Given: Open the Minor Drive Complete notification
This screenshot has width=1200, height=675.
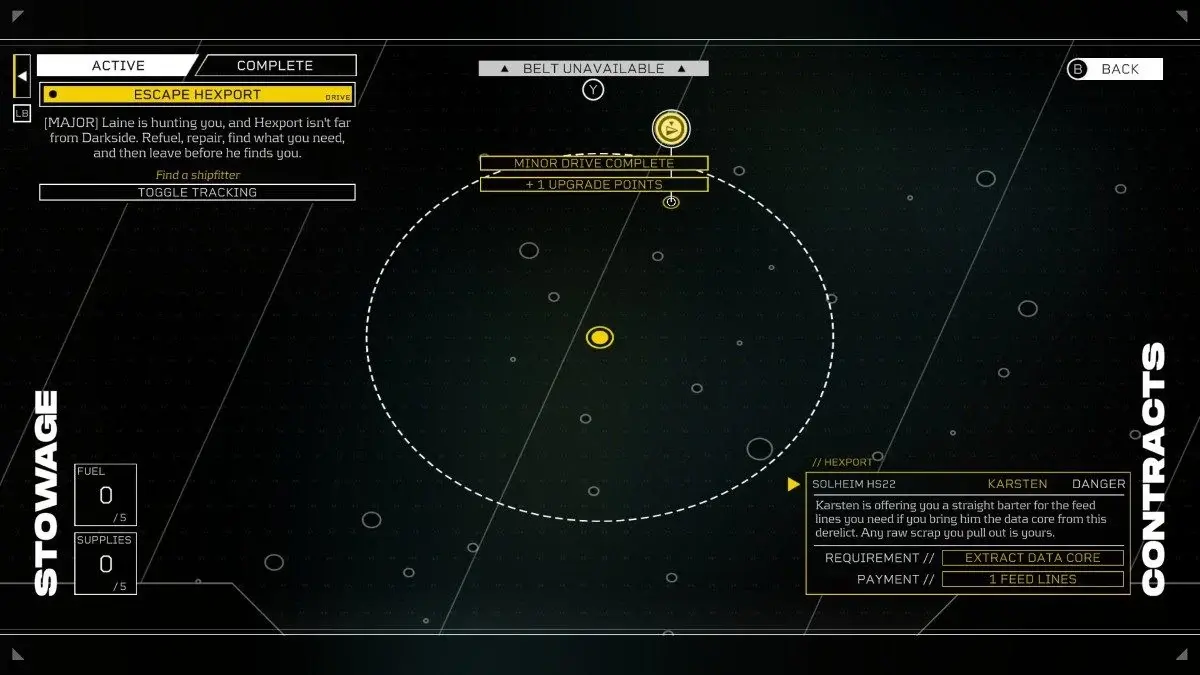Looking at the screenshot, I should 594,163.
